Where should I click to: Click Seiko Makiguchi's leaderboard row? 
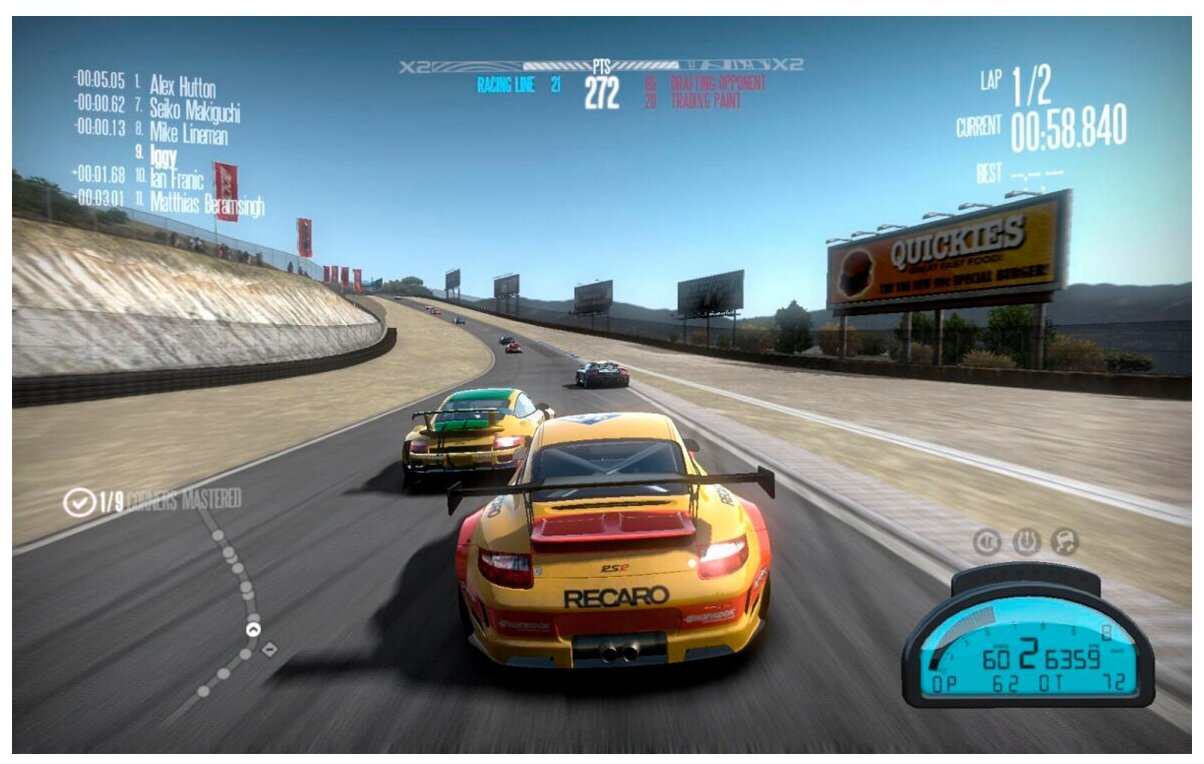click(x=194, y=109)
